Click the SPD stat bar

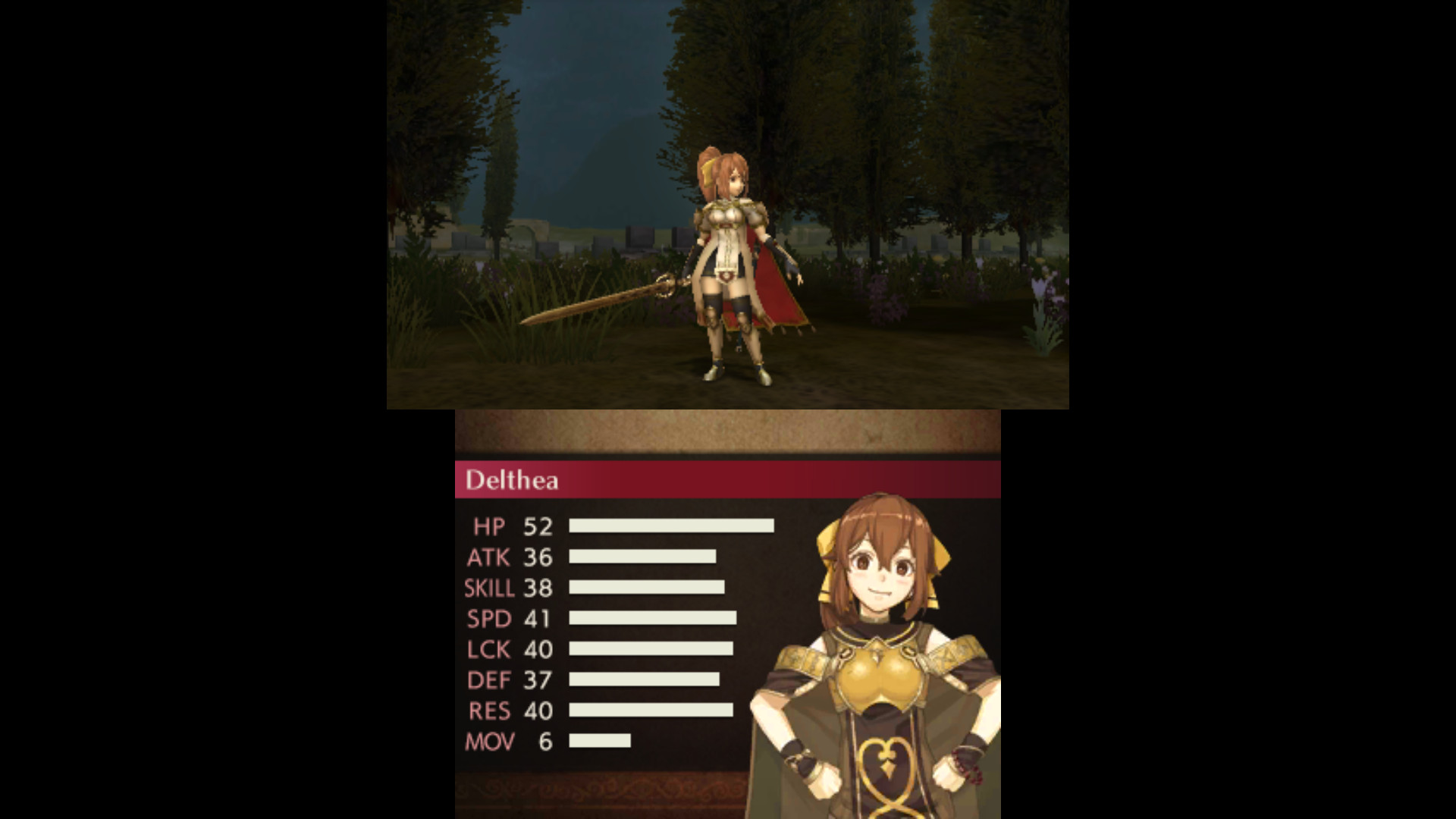pyautogui.click(x=652, y=619)
